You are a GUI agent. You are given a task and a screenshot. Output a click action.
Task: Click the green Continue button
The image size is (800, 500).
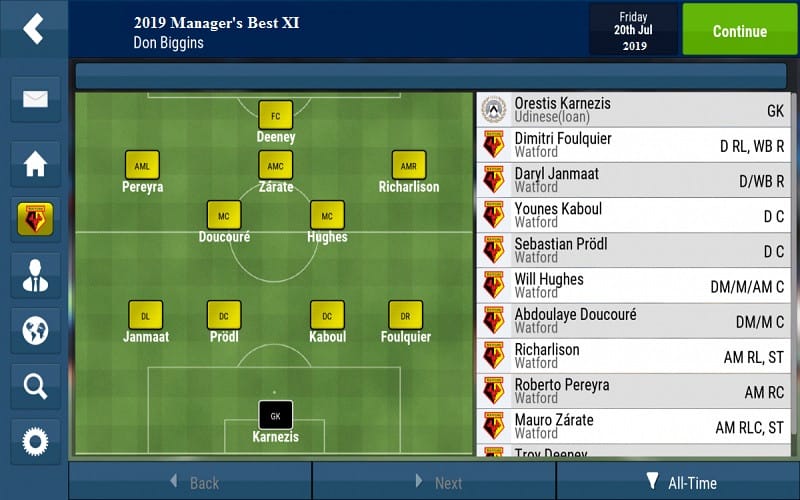pyautogui.click(x=740, y=30)
